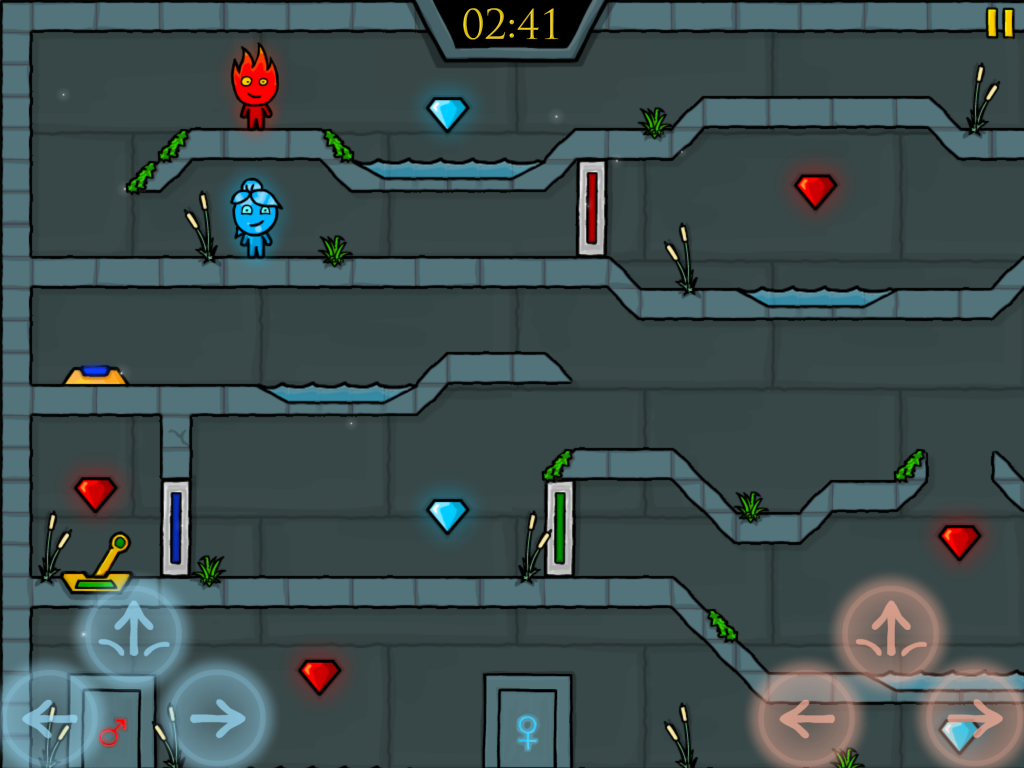Pause the game with the yellow pause button
This screenshot has width=1024, height=768.
pyautogui.click(x=999, y=23)
